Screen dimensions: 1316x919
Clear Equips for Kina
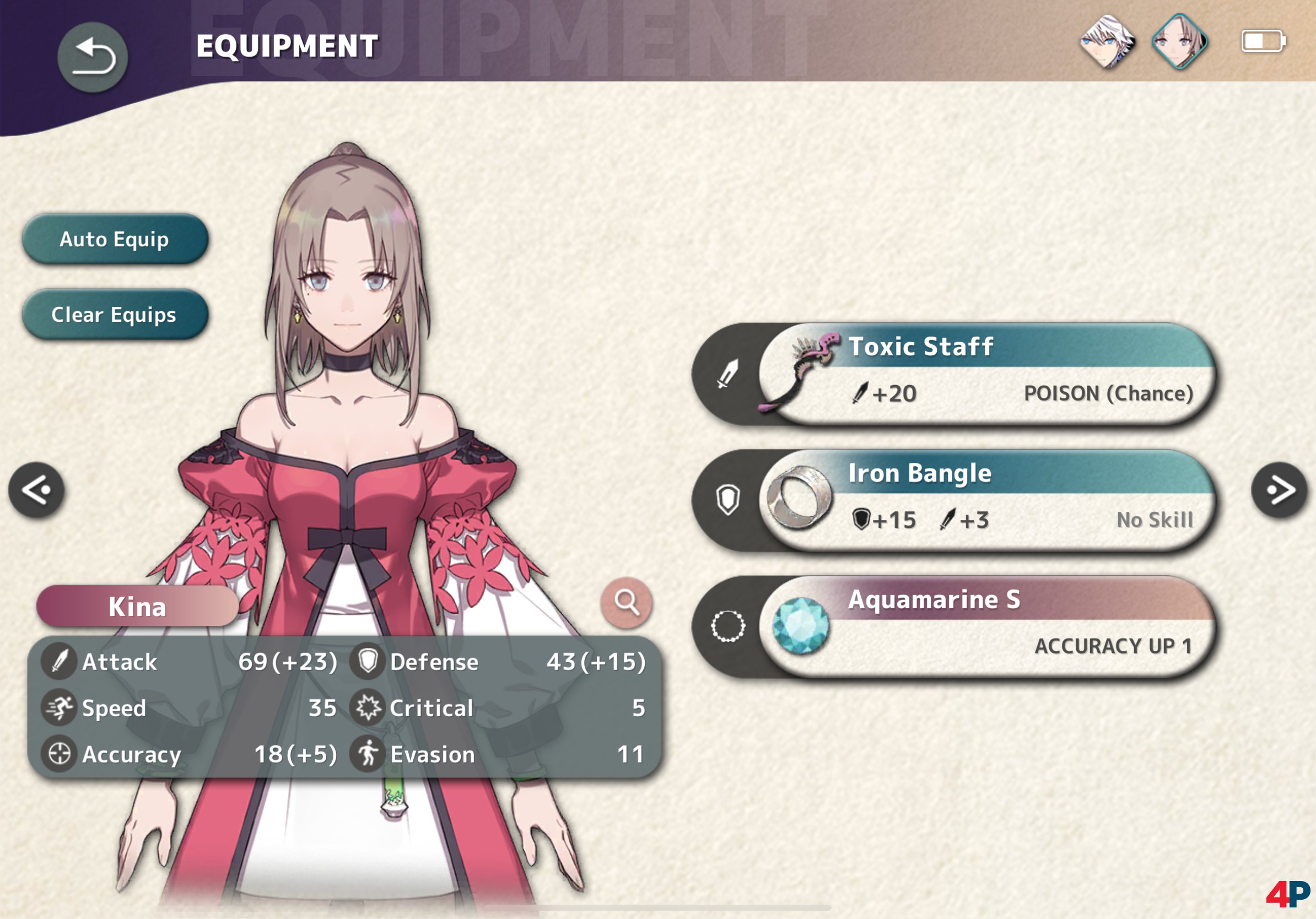click(x=115, y=315)
